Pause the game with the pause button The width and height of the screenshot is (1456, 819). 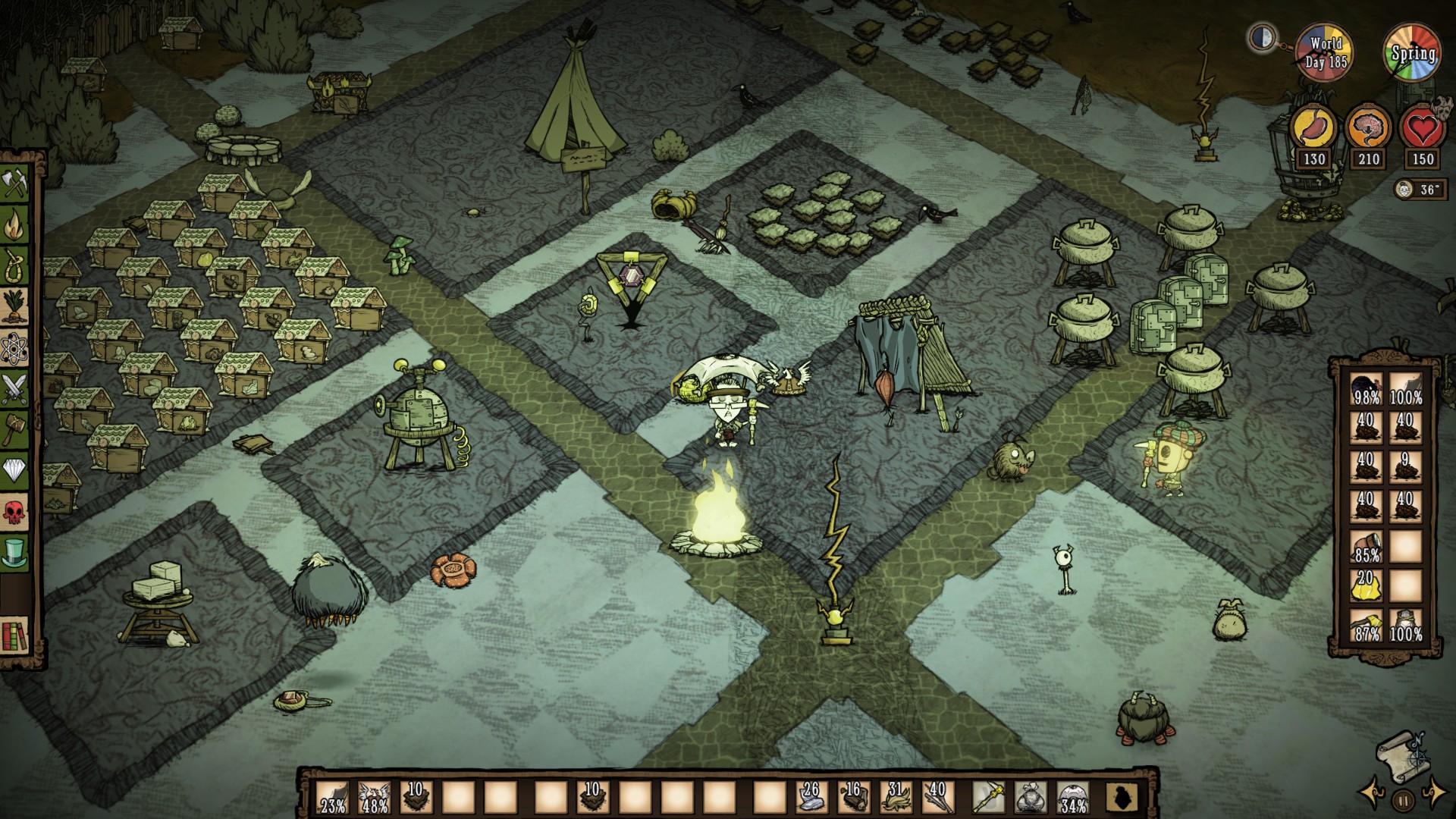[x=1403, y=799]
